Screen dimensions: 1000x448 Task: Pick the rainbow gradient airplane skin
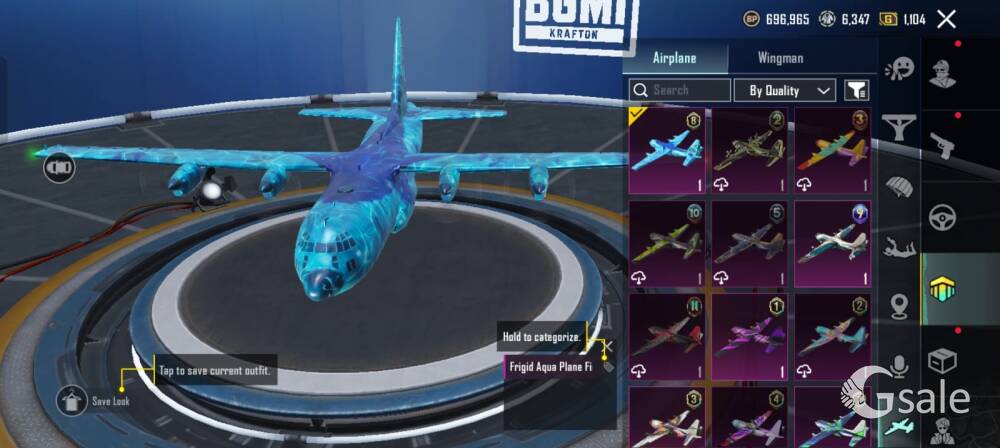pyautogui.click(x=832, y=150)
